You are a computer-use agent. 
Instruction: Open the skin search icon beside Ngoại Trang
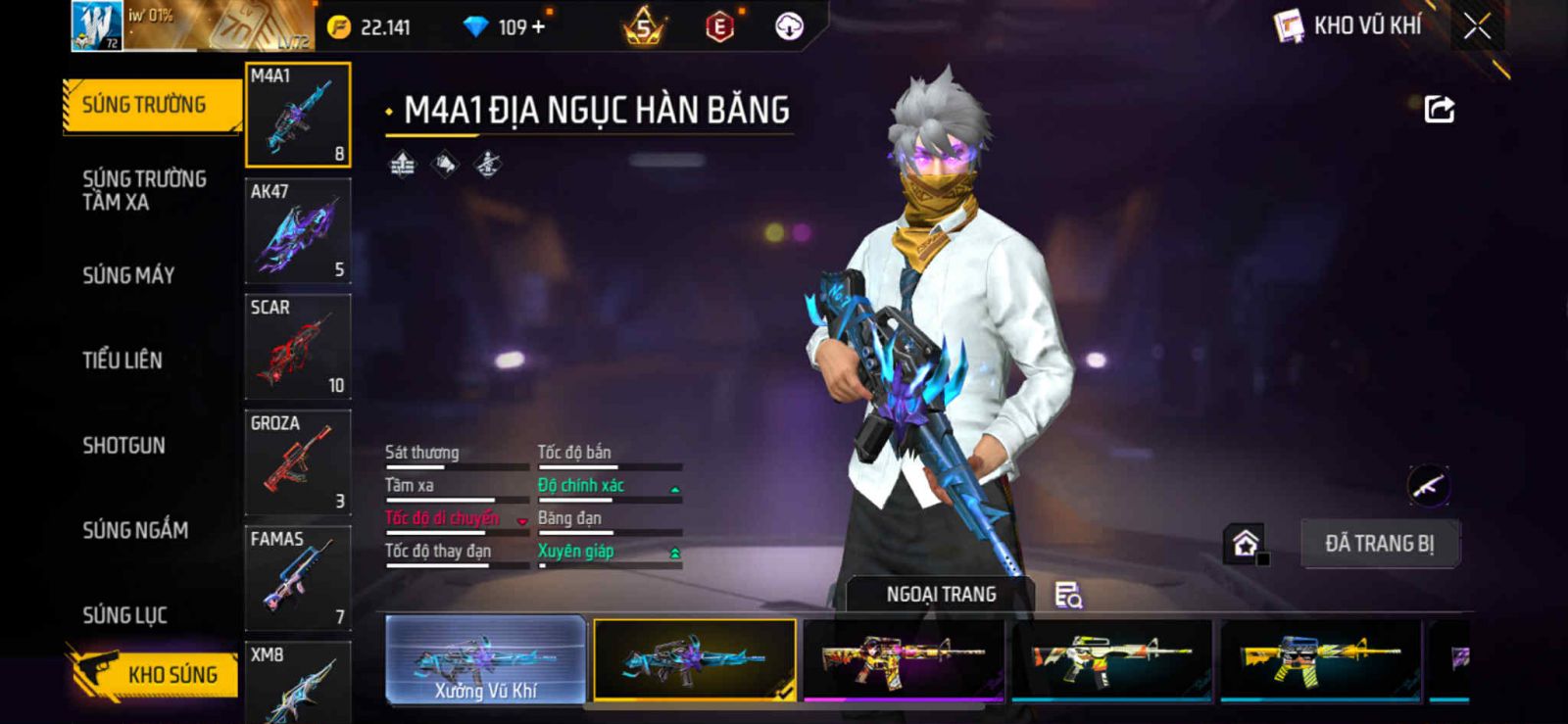1067,595
